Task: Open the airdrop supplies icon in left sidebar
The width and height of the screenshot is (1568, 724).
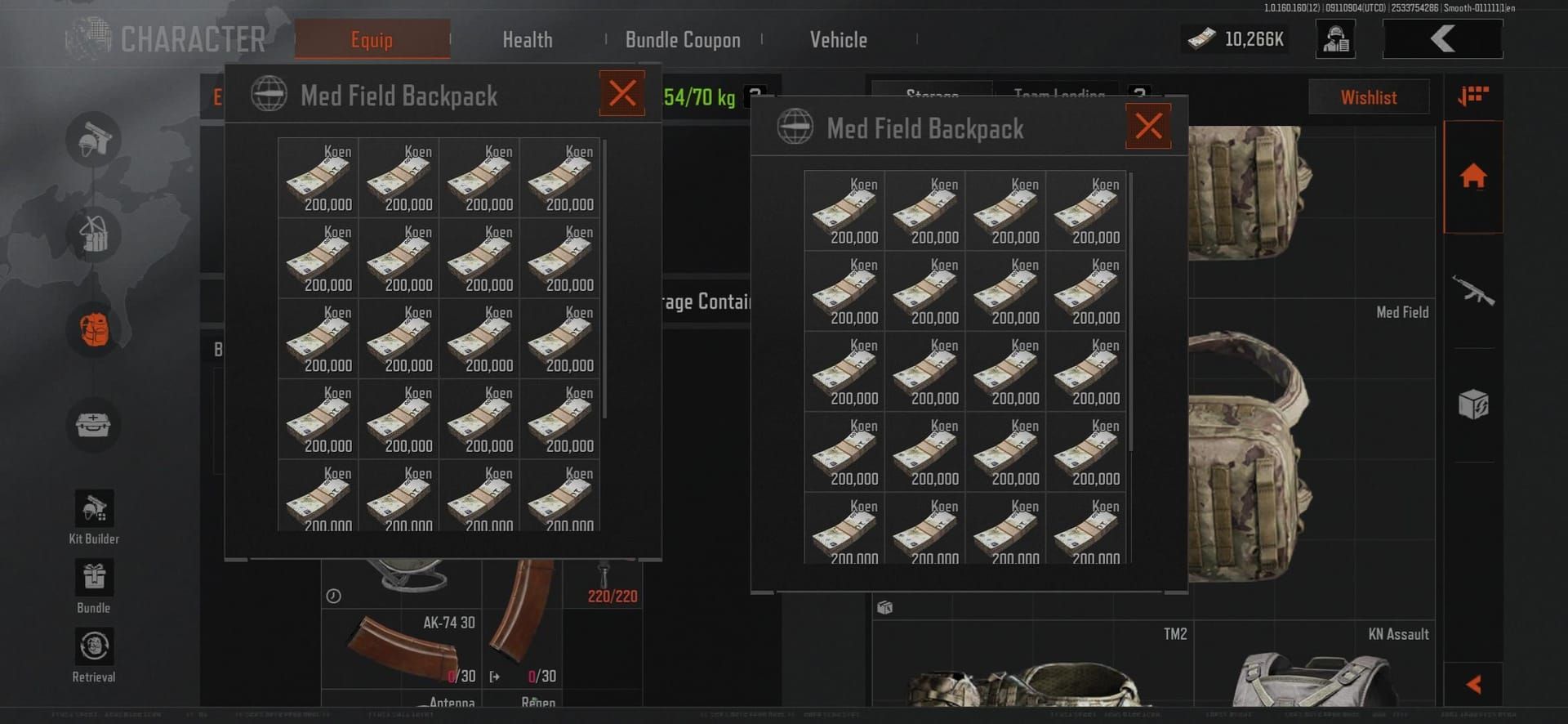Action: point(93,235)
